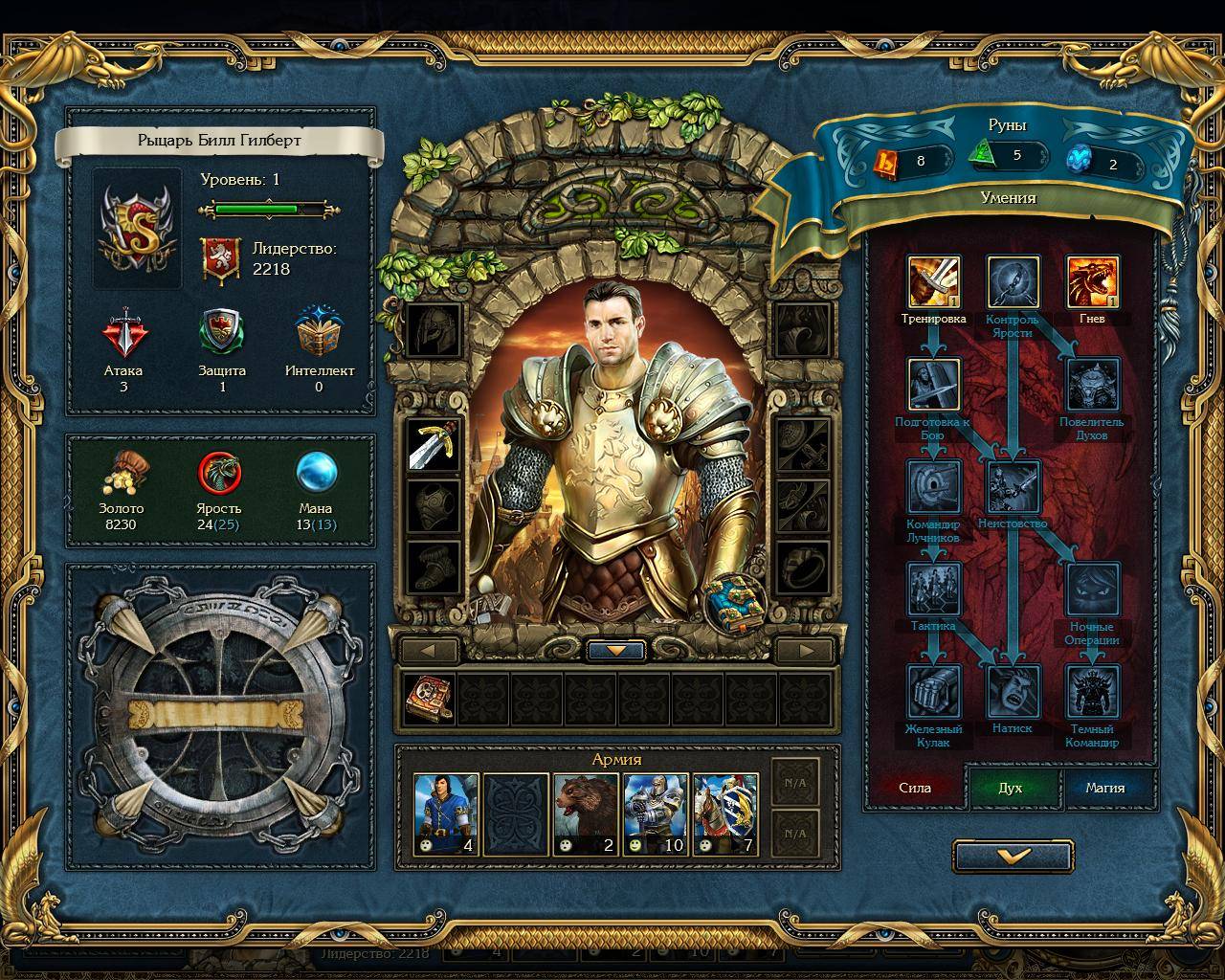Select the equipped sword weapon slot
This screenshot has width=1225, height=980.
coord(433,445)
